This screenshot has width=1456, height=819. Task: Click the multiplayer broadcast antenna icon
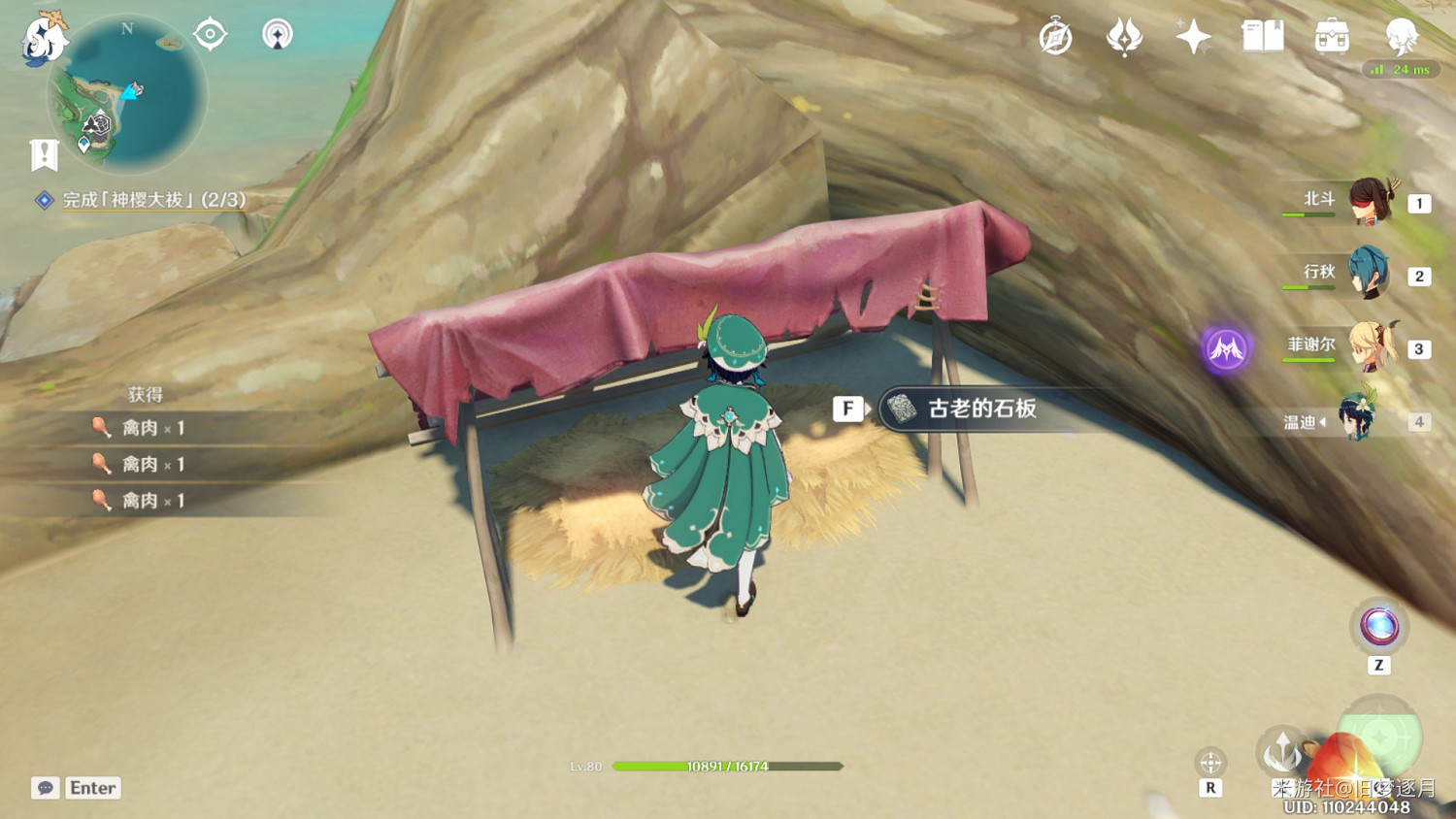(x=277, y=33)
